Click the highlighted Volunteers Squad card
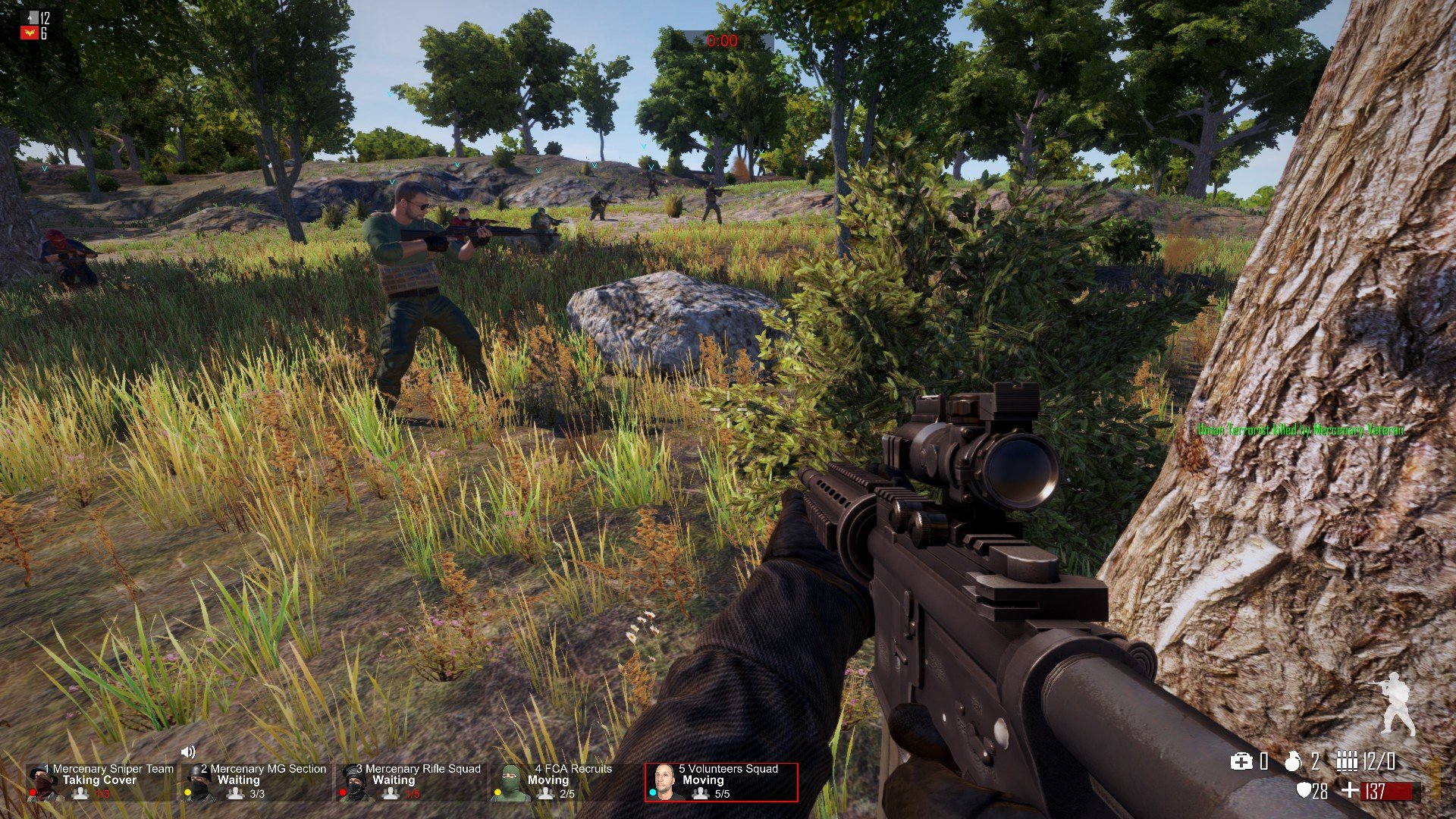 [721, 782]
